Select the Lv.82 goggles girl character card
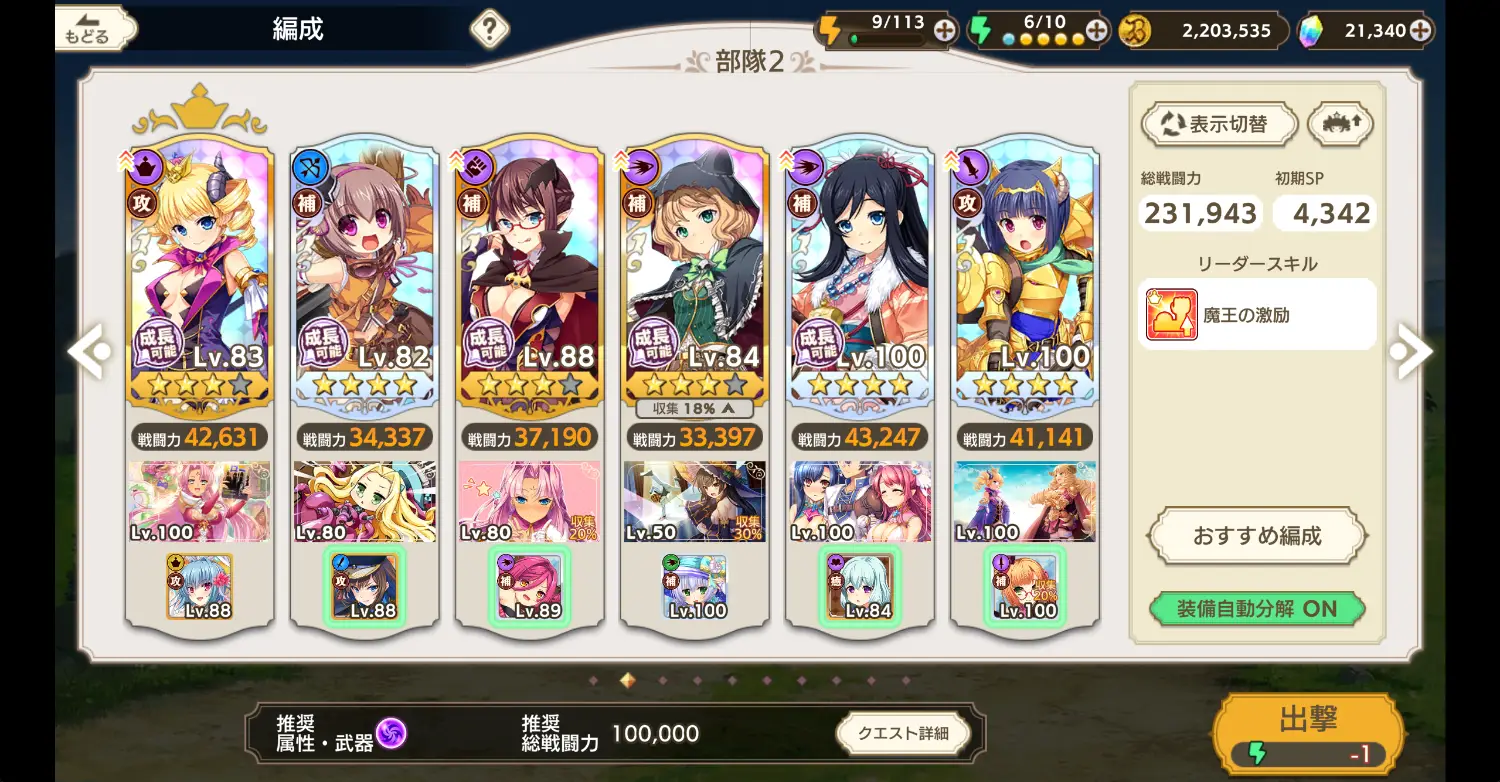Image resolution: width=1500 pixels, height=782 pixels. tap(365, 270)
